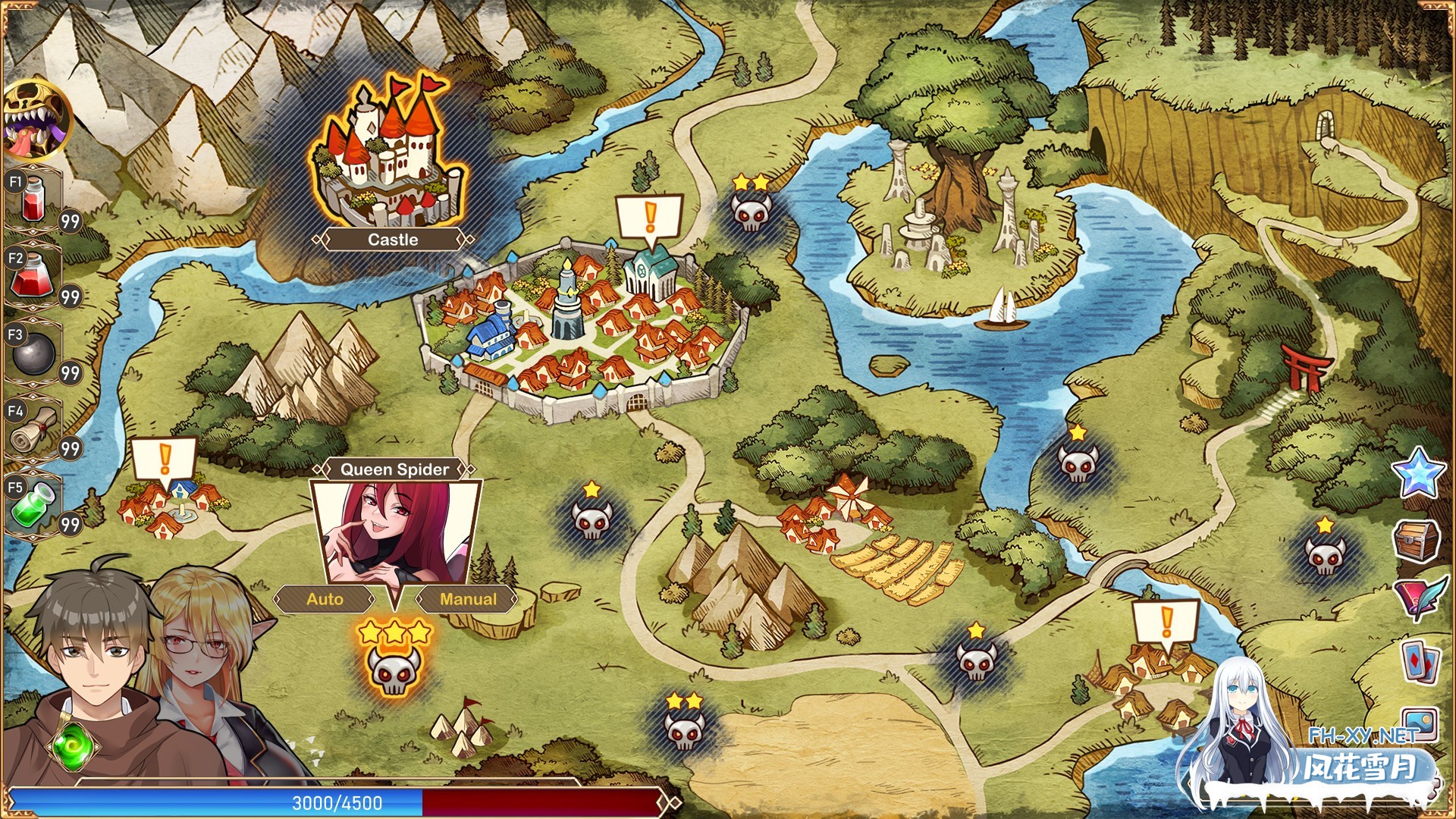Use the green potion bottle
1456x819 pixels.
point(32,504)
